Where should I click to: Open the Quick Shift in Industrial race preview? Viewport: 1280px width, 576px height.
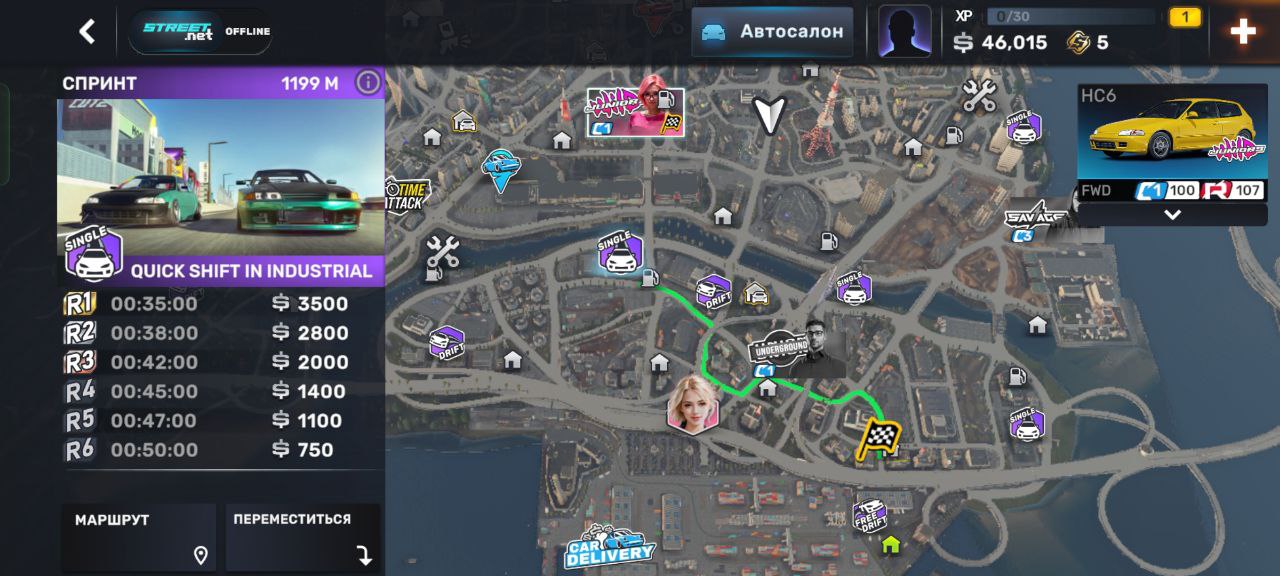point(221,190)
